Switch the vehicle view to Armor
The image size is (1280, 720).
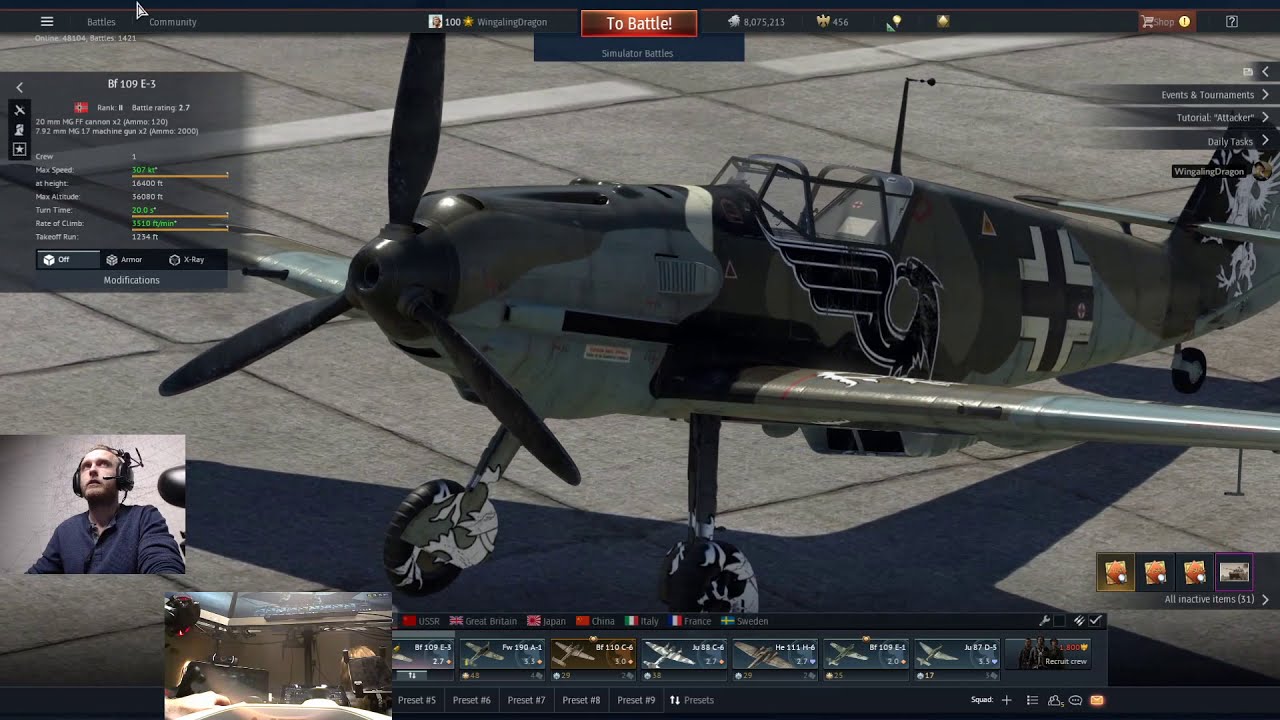coord(124,260)
